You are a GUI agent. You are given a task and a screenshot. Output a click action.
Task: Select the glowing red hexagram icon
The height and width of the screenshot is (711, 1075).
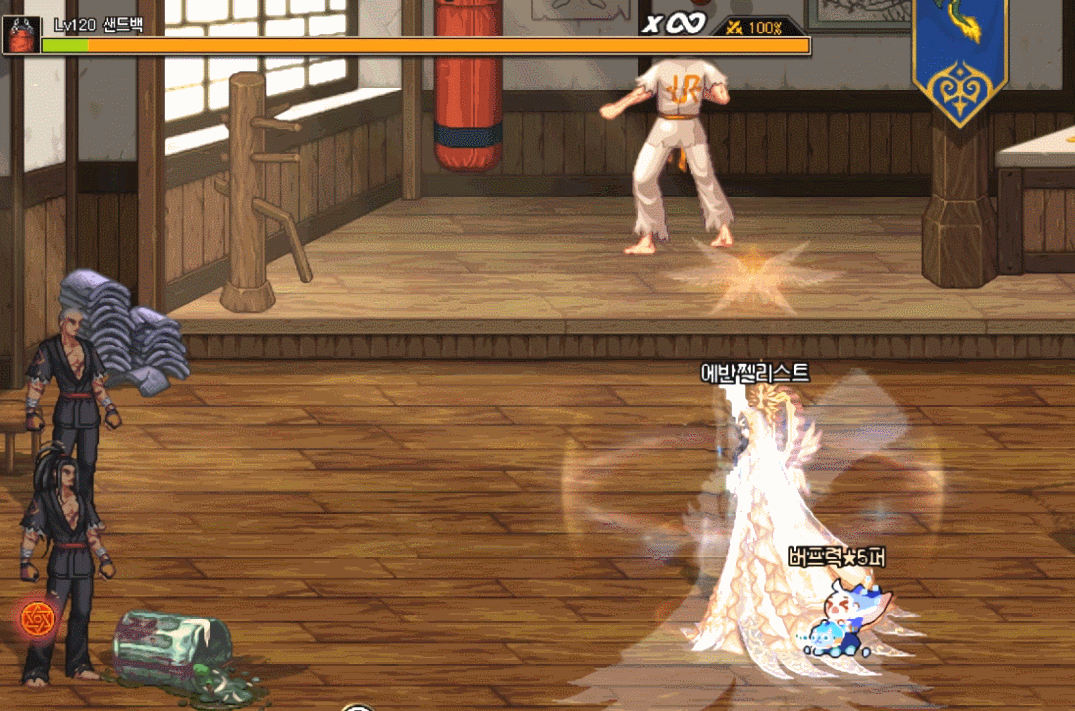click(x=37, y=619)
